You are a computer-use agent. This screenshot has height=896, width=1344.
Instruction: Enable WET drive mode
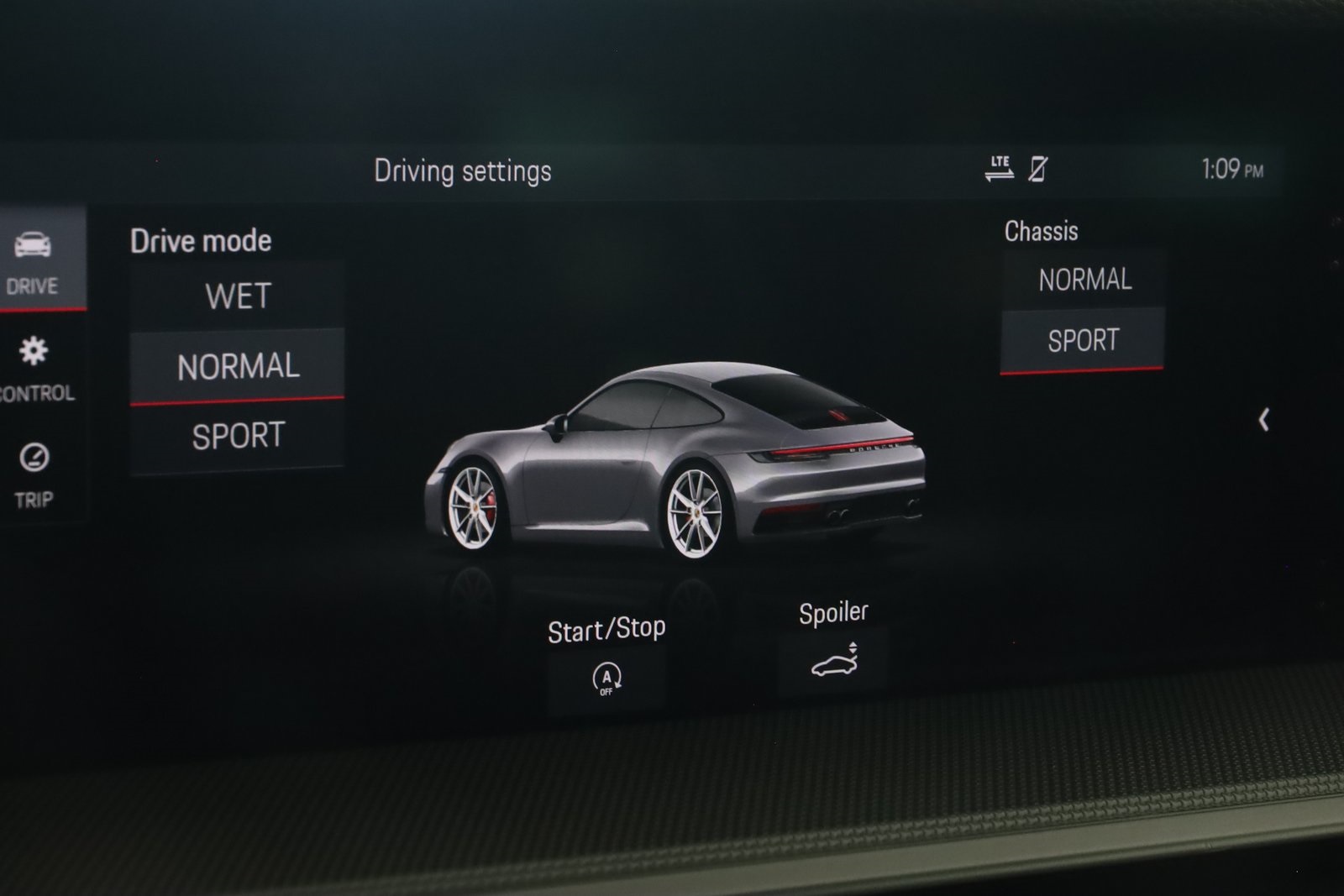236,296
